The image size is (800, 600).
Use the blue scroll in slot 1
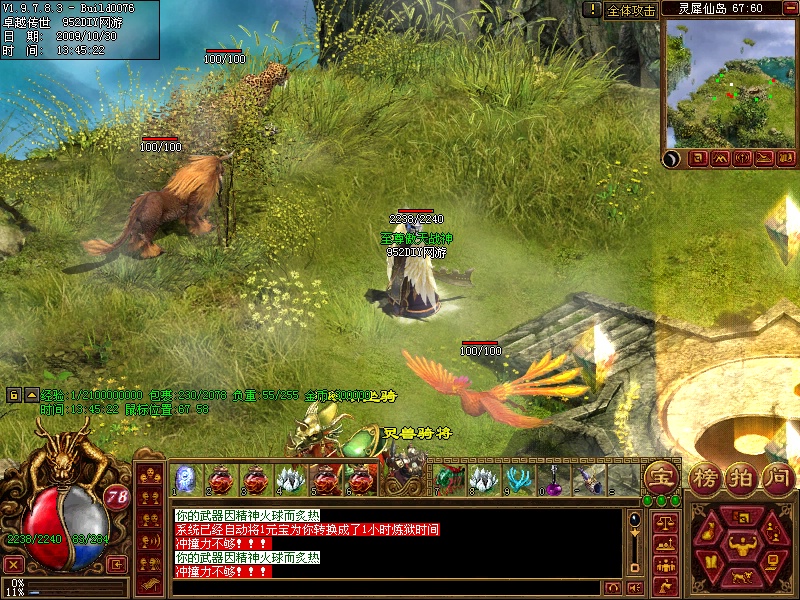[184, 480]
